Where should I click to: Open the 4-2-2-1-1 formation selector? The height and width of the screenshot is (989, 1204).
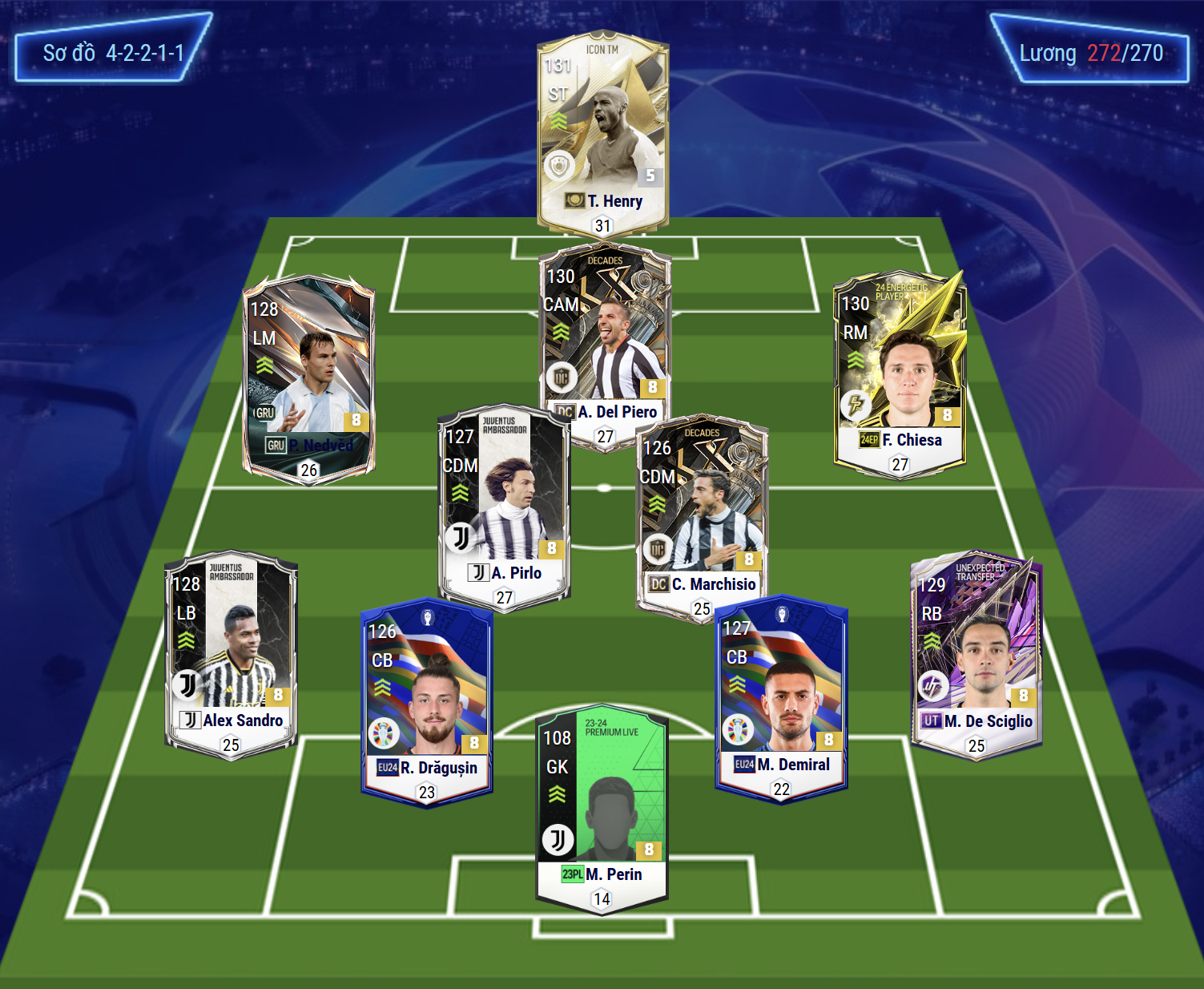pyautogui.click(x=113, y=54)
